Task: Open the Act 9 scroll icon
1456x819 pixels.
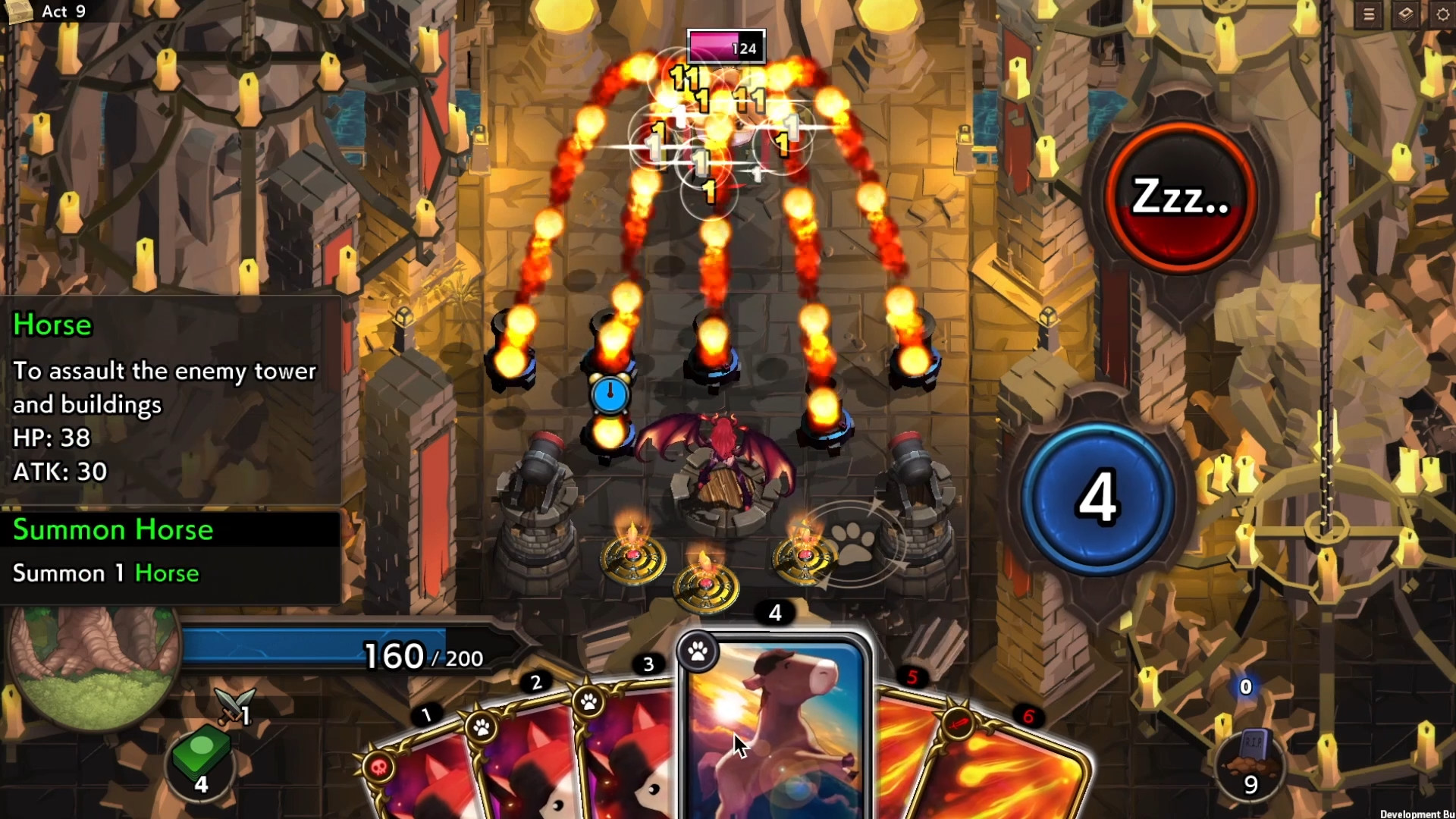Action: click(17, 11)
